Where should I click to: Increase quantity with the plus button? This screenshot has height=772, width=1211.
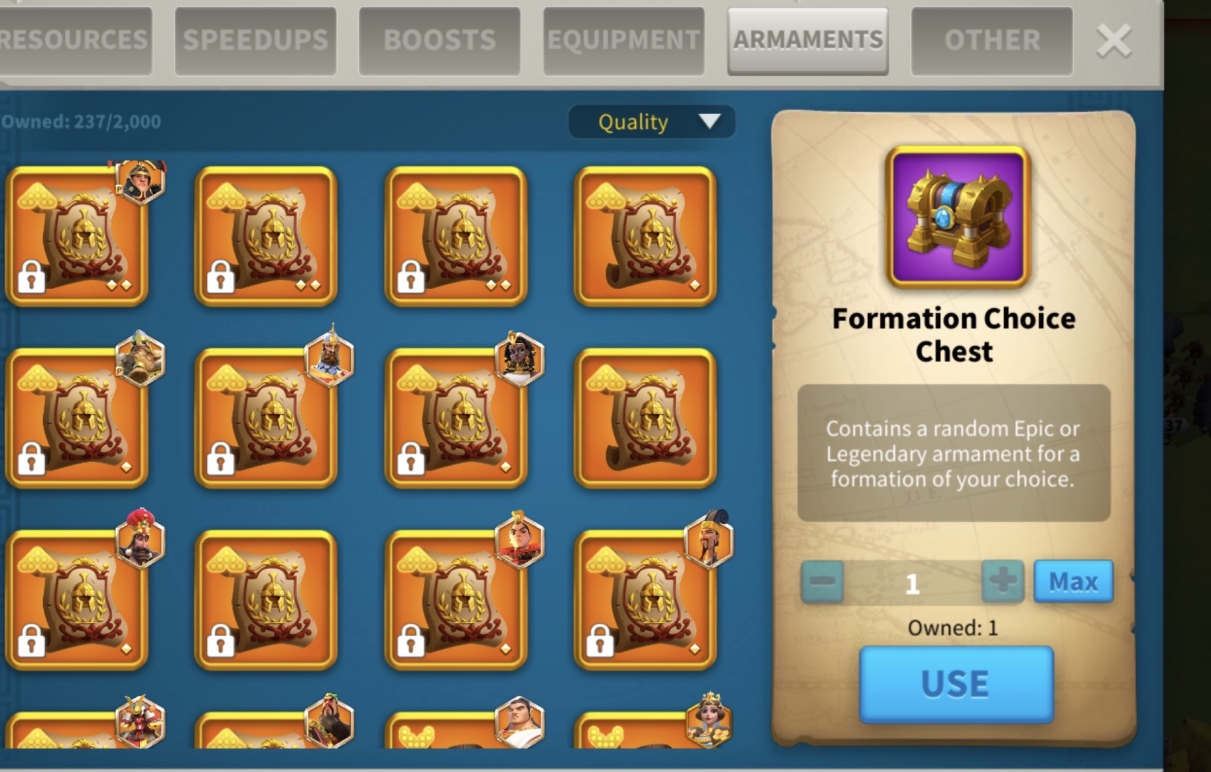tap(1002, 581)
